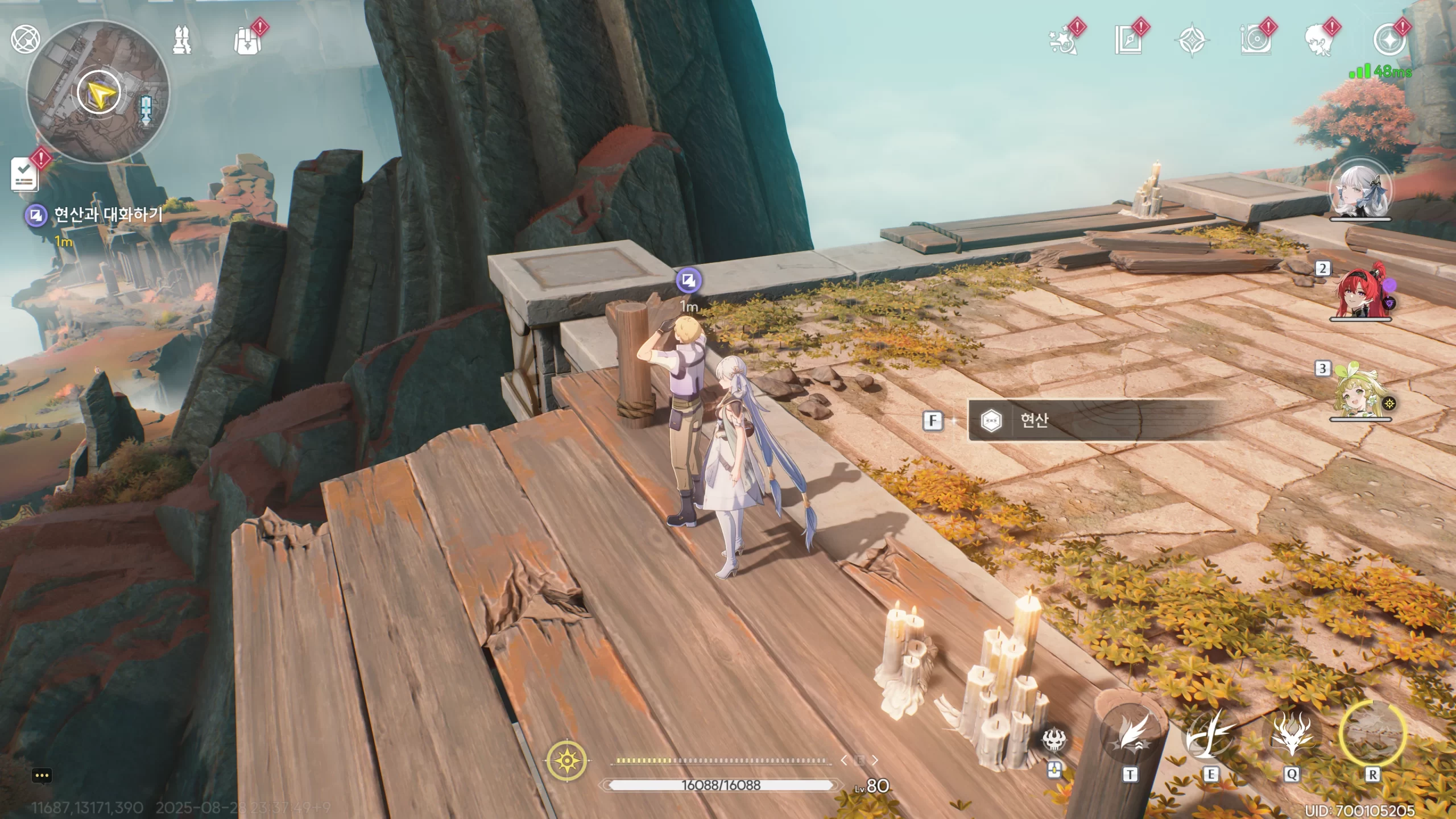Screen dimensions: 1456x819
Task: Open the round sparkle medal icon
Action: (x=1388, y=41)
